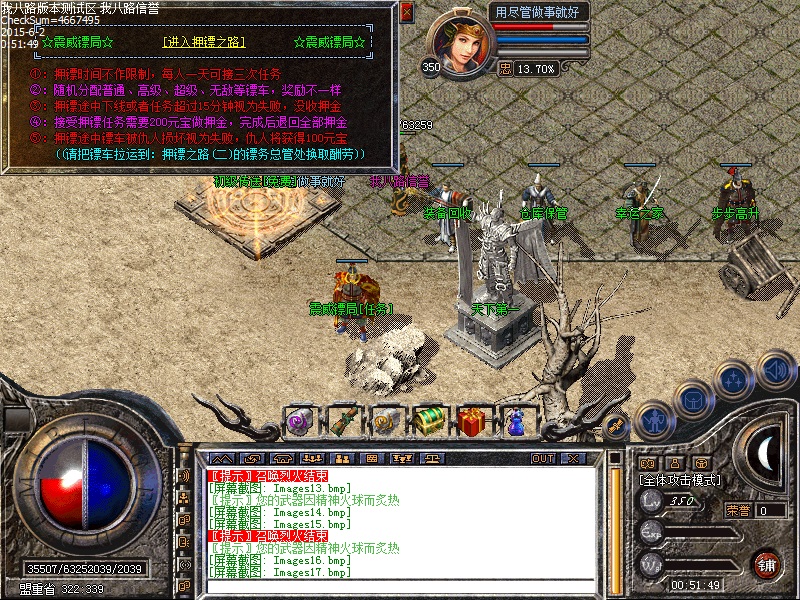This screenshot has width=800, height=600.
Task: Use the green scroll bundle hotbar item
Action: pos(343,420)
